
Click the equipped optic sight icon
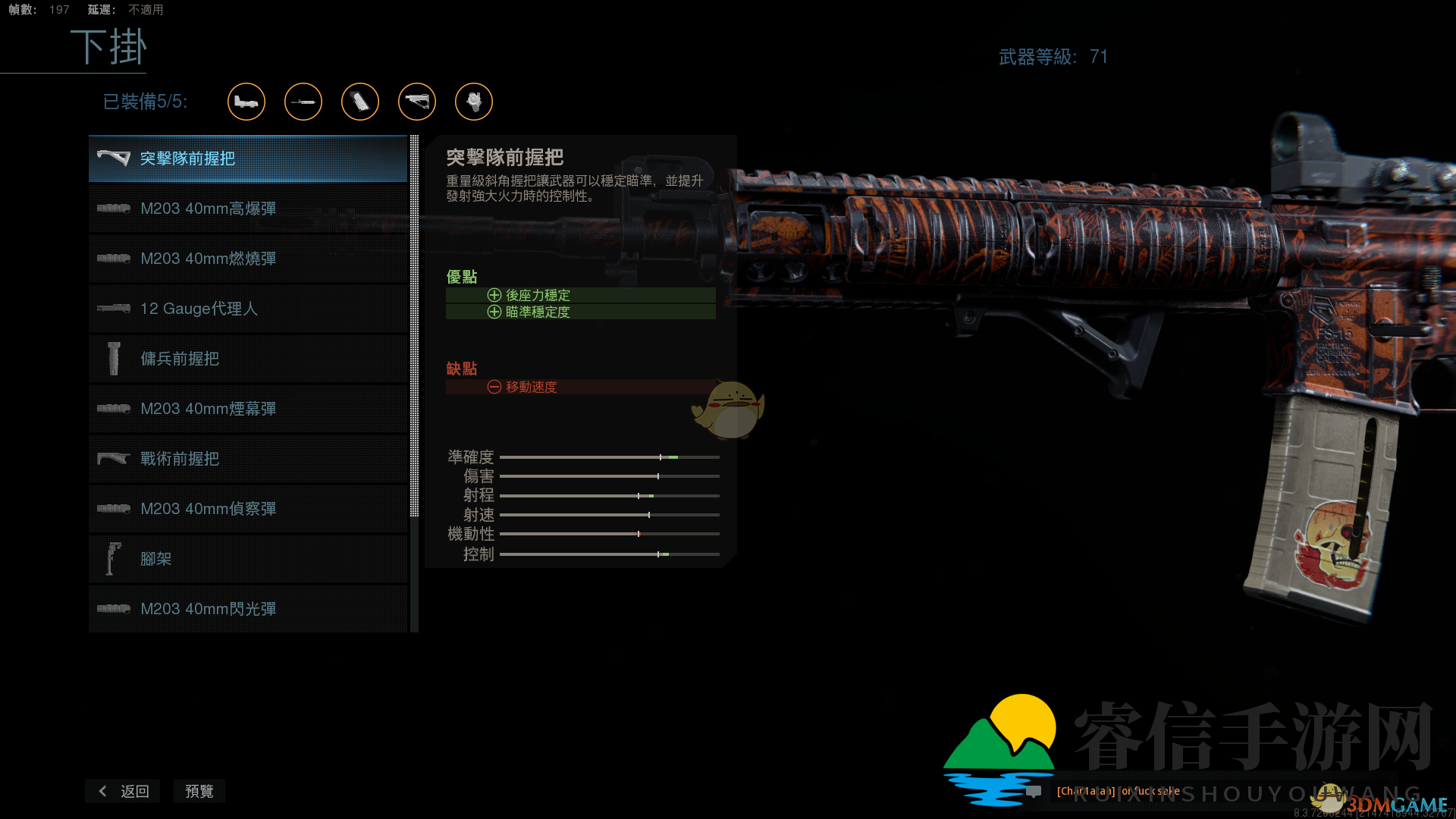pyautogui.click(x=246, y=102)
